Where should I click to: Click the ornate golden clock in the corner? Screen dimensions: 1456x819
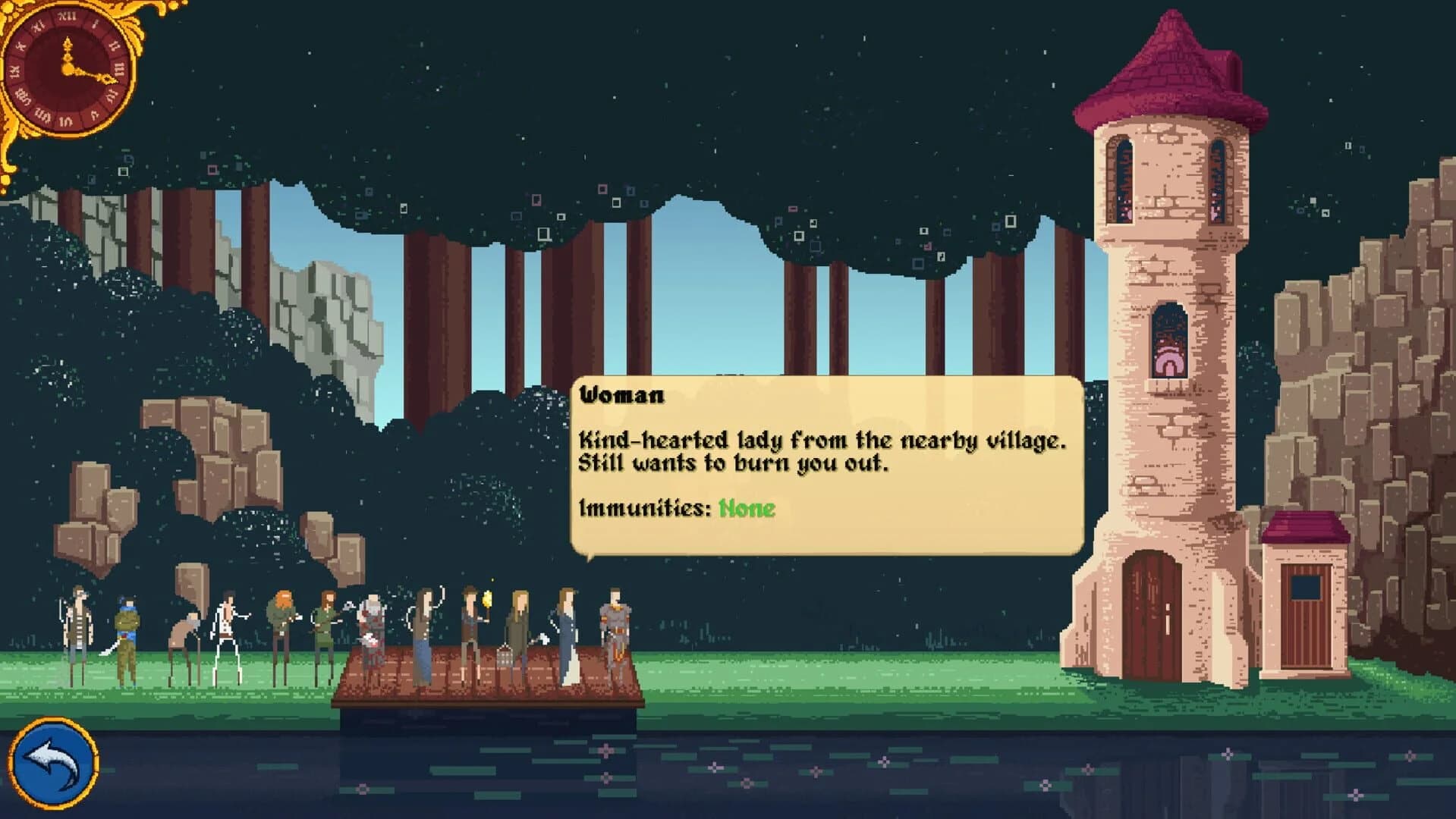click(68, 68)
